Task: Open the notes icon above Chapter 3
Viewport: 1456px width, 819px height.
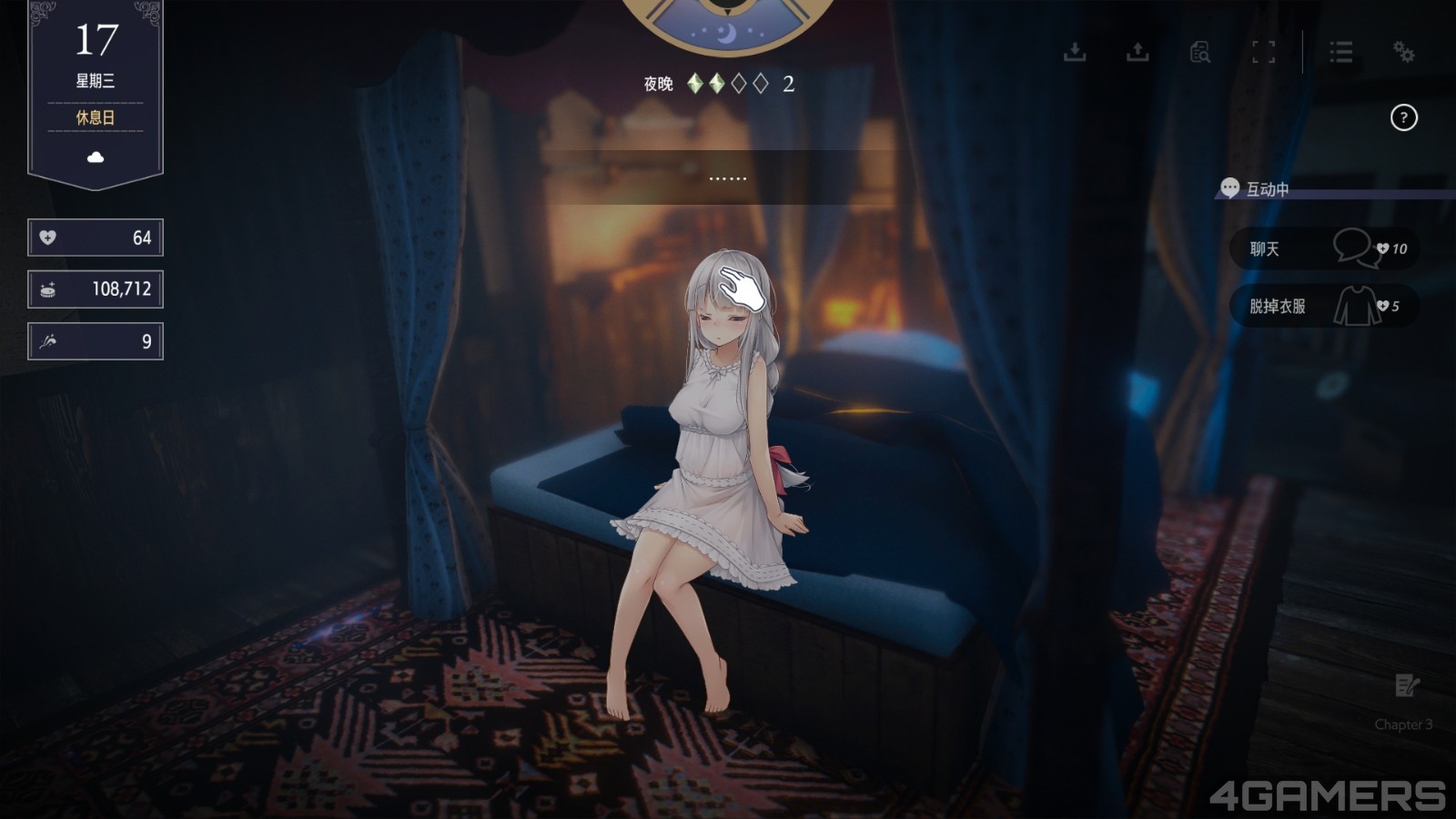Action: pyautogui.click(x=1406, y=685)
